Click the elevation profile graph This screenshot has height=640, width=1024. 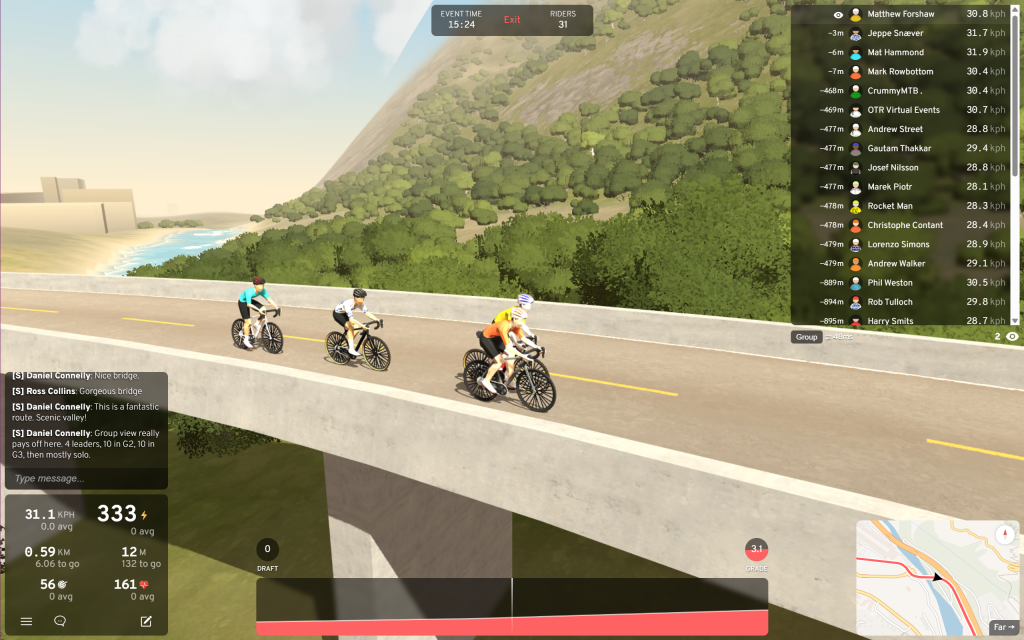coord(512,606)
